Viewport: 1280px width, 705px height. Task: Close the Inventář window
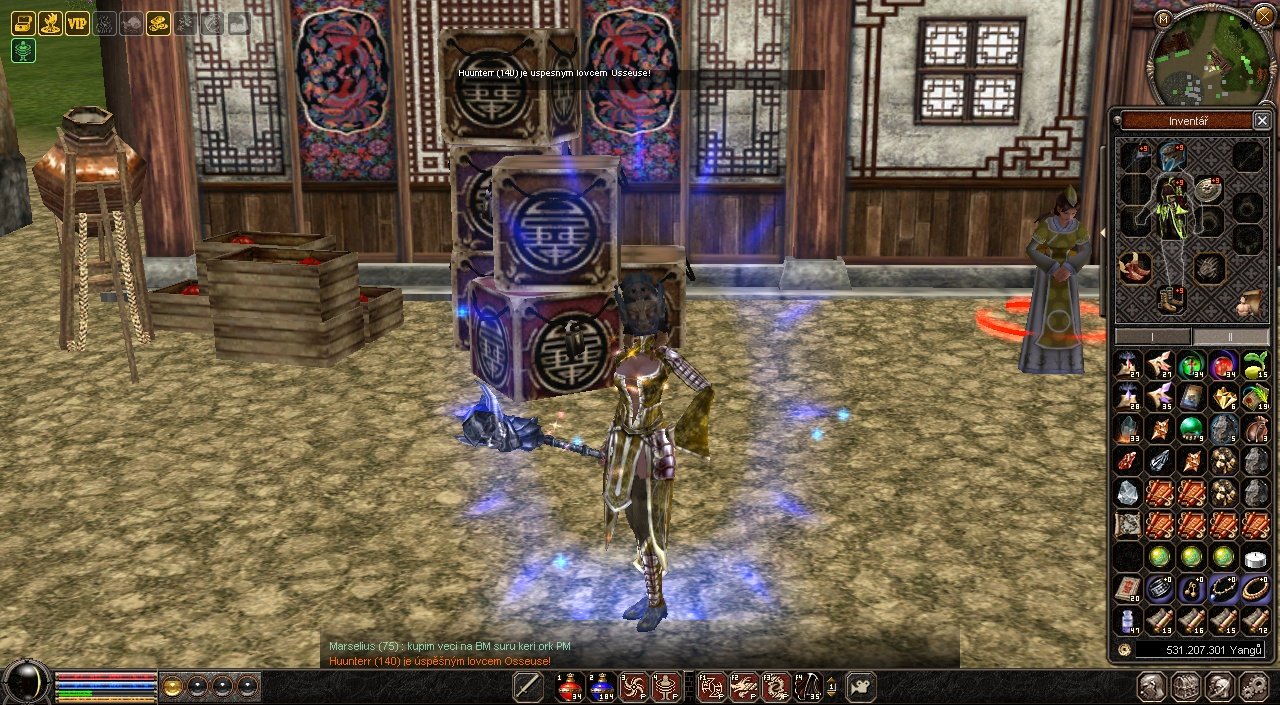click(x=1262, y=121)
